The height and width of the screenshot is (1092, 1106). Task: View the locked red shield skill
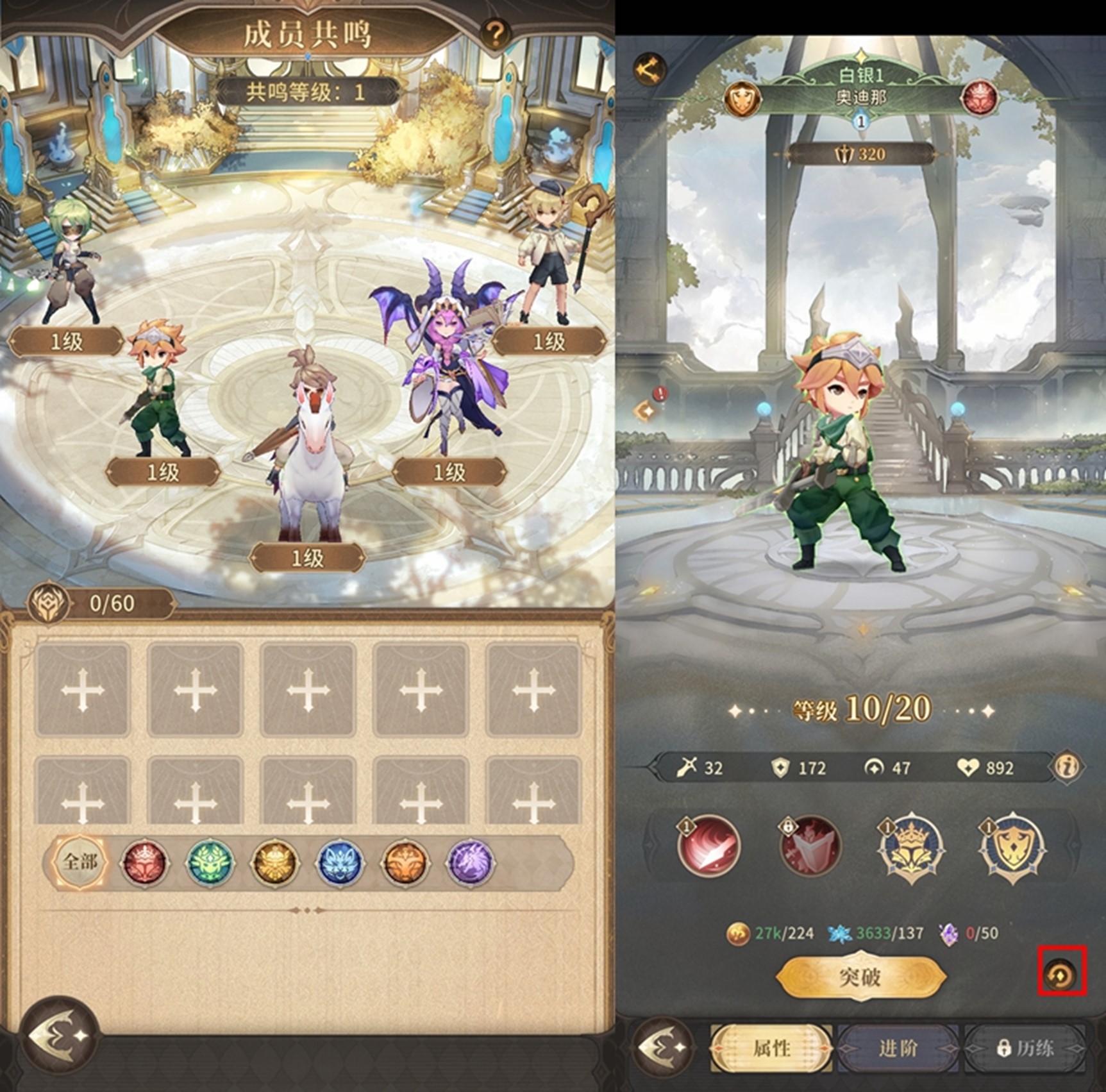coord(809,846)
